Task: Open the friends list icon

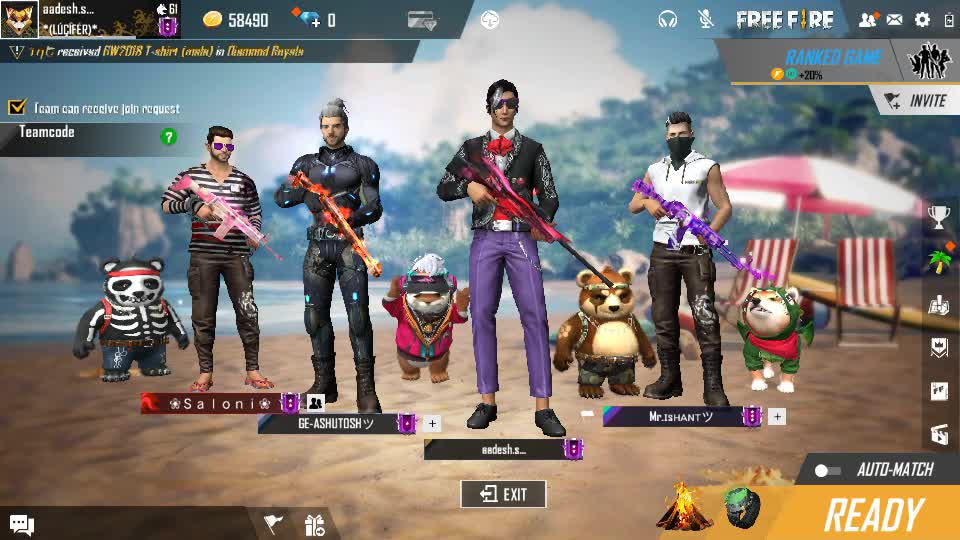Action: pos(867,19)
